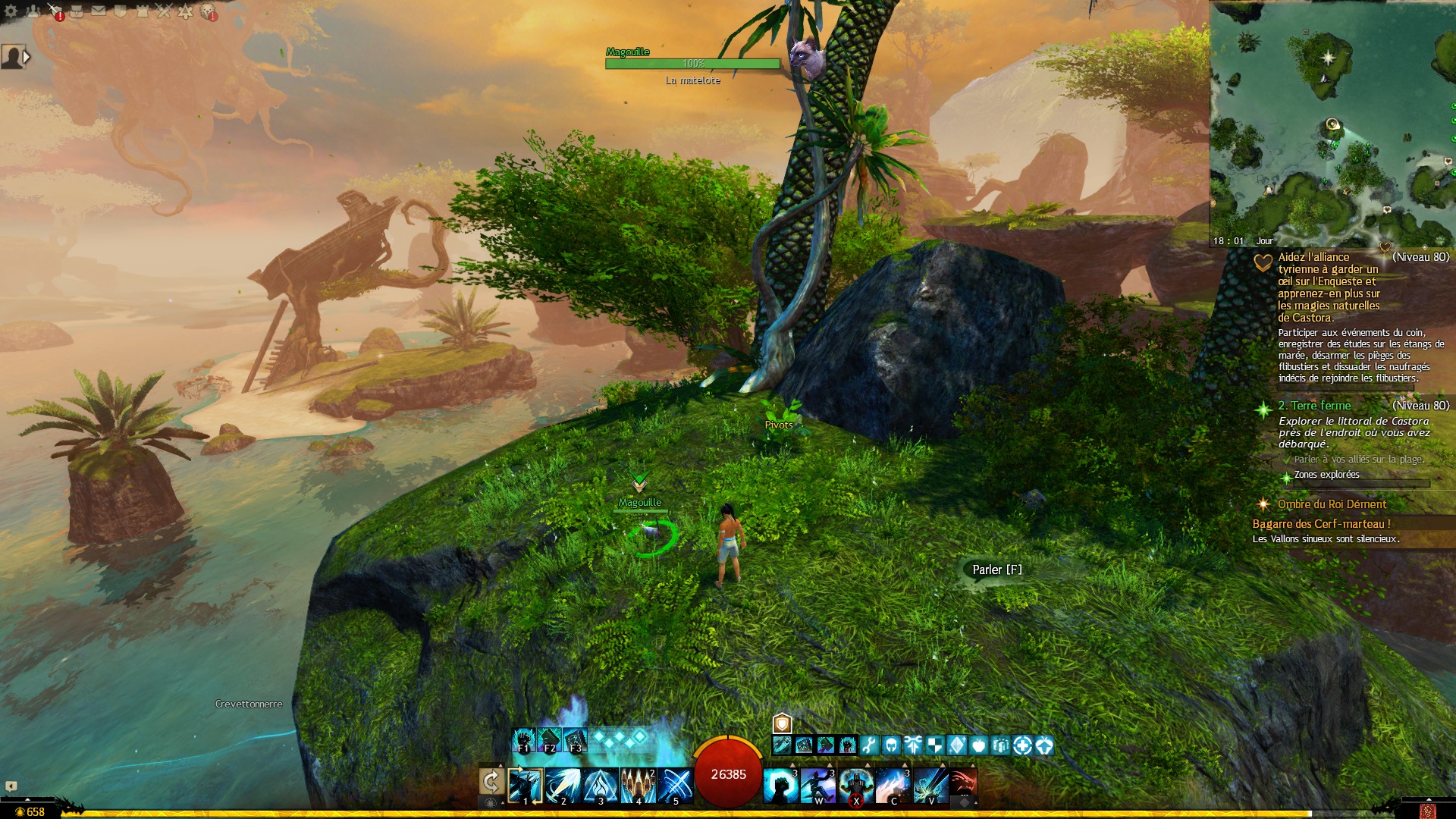This screenshot has width=1456, height=819.
Task: Open the contacts and friends panel
Action: [x=33, y=11]
